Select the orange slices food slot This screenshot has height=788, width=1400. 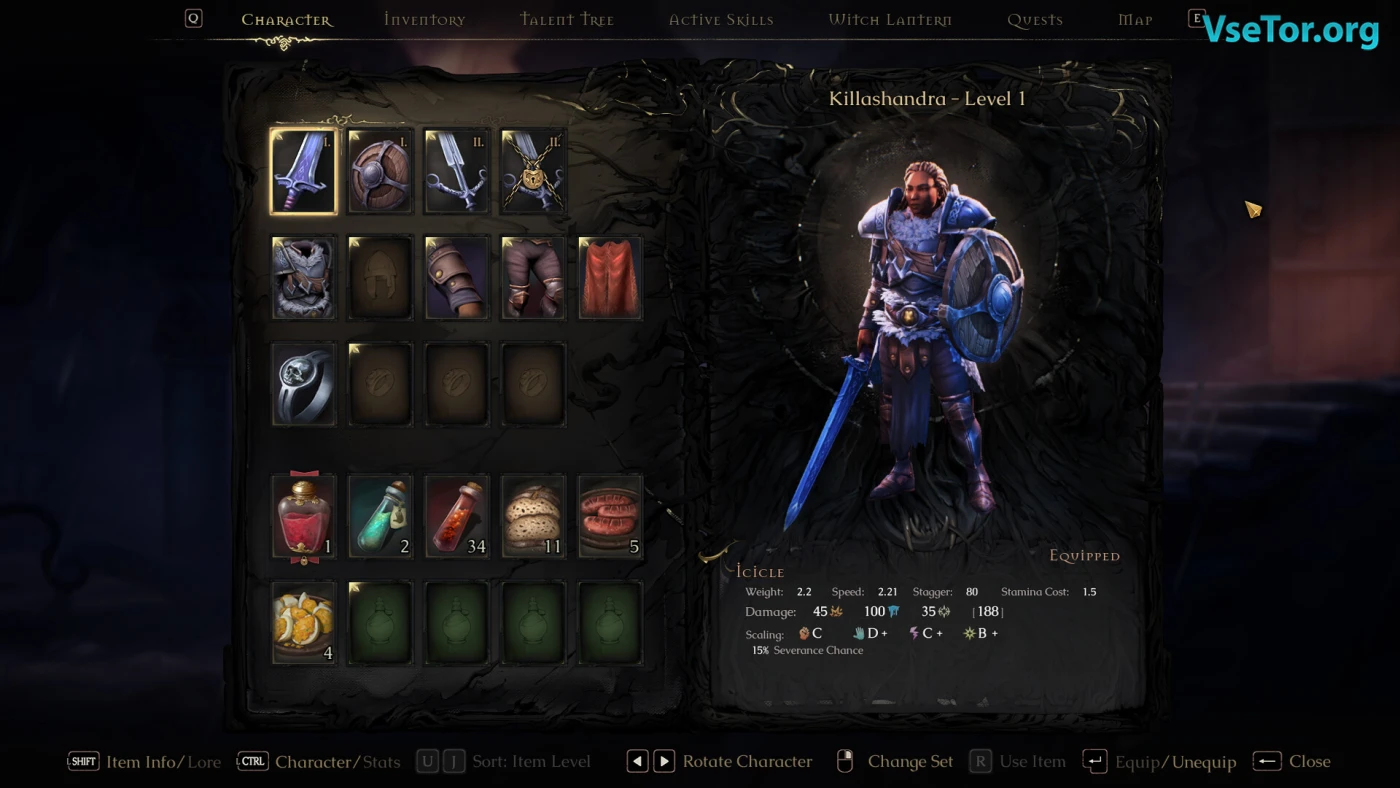click(x=304, y=622)
